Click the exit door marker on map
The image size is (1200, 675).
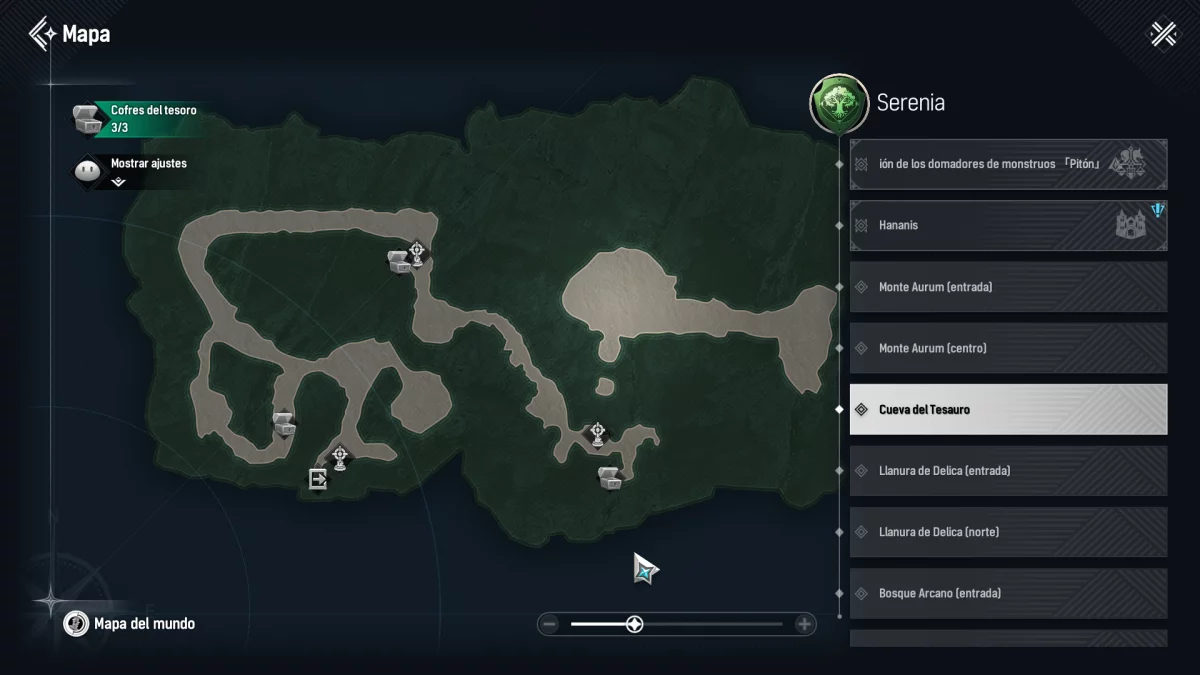coord(318,480)
